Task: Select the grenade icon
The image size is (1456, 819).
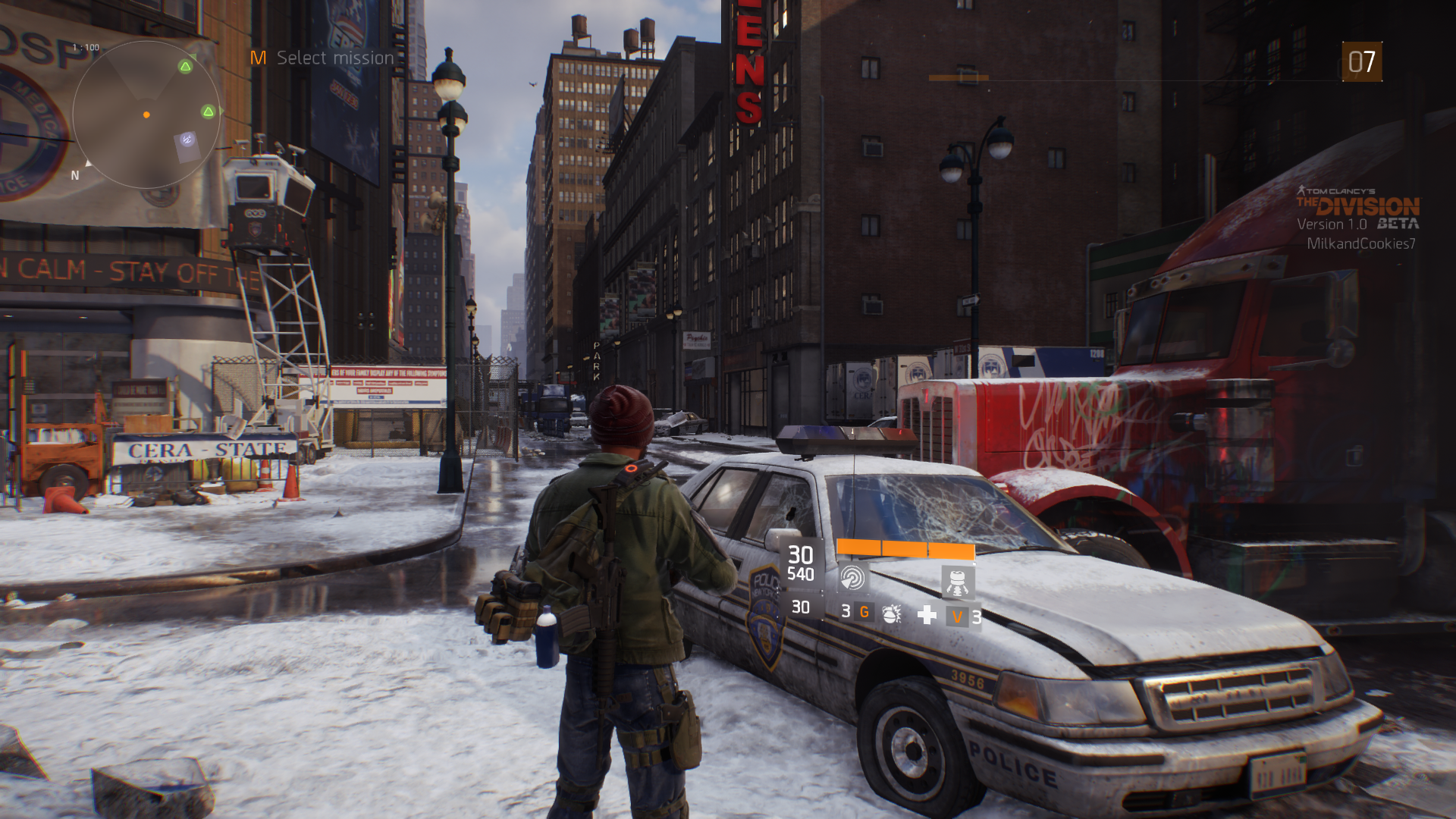Action: (892, 613)
